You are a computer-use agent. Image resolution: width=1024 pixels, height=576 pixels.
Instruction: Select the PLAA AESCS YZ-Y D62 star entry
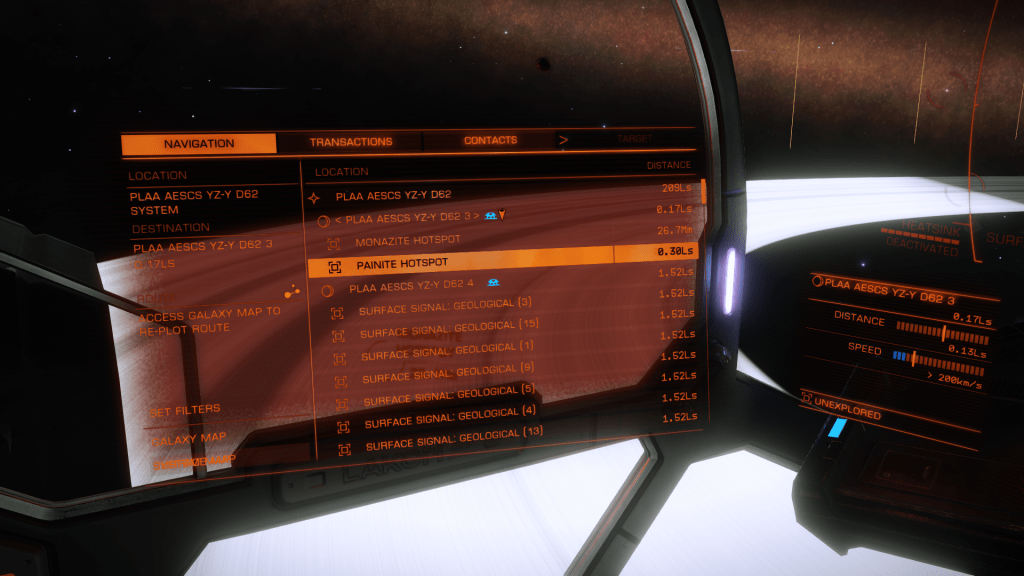point(393,196)
